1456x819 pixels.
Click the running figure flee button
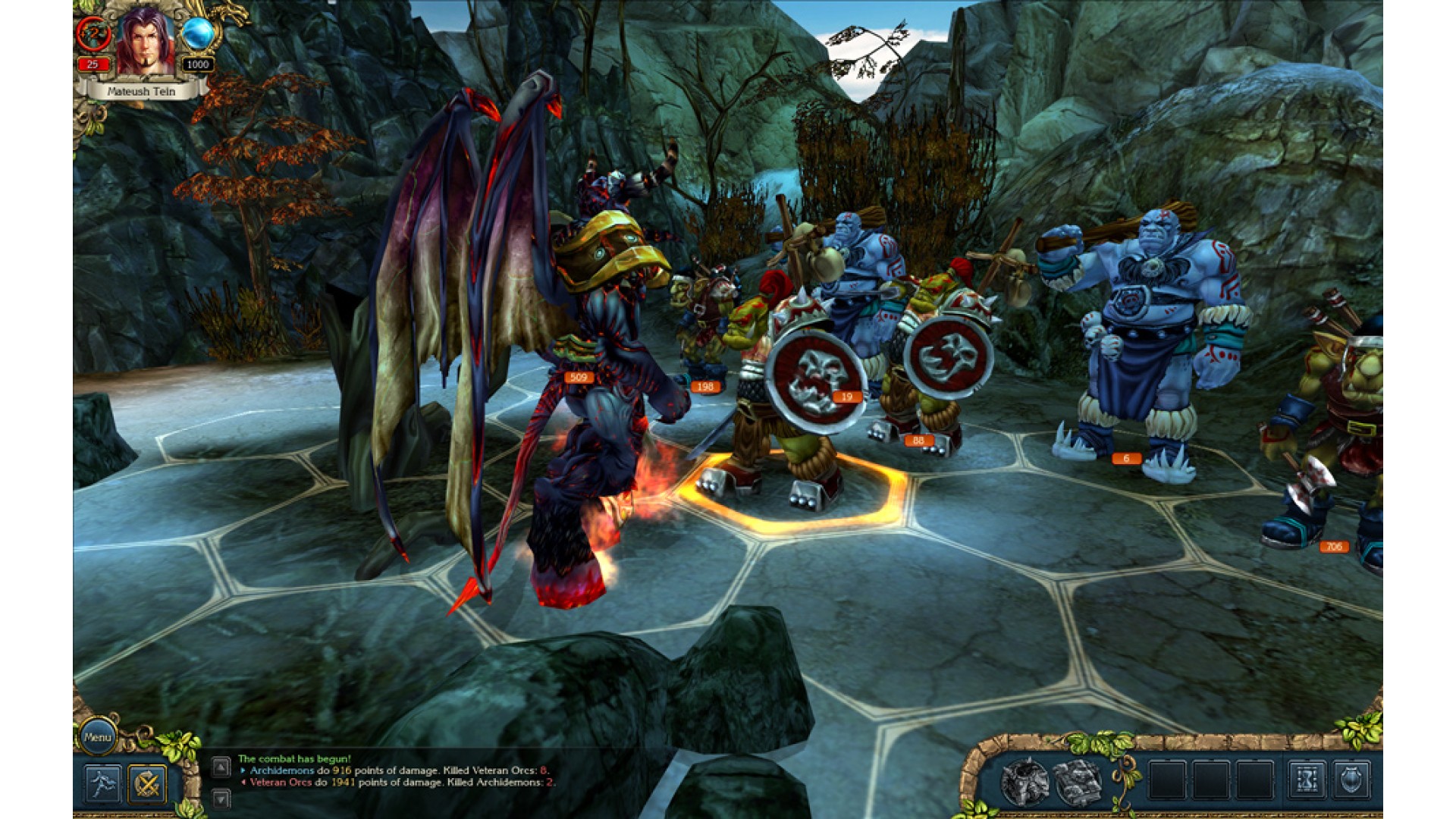tap(102, 783)
